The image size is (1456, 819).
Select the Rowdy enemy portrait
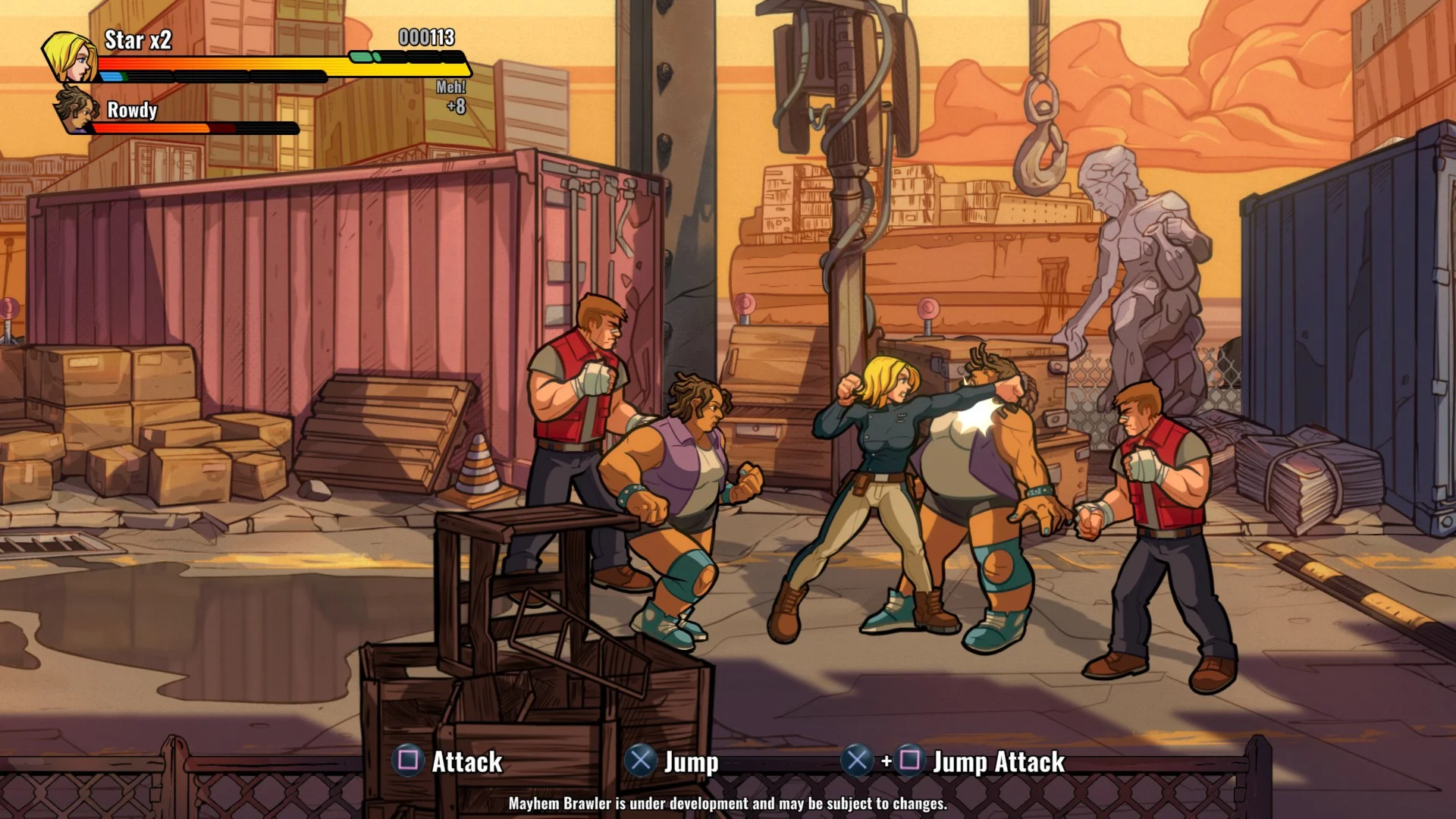pyautogui.click(x=78, y=110)
